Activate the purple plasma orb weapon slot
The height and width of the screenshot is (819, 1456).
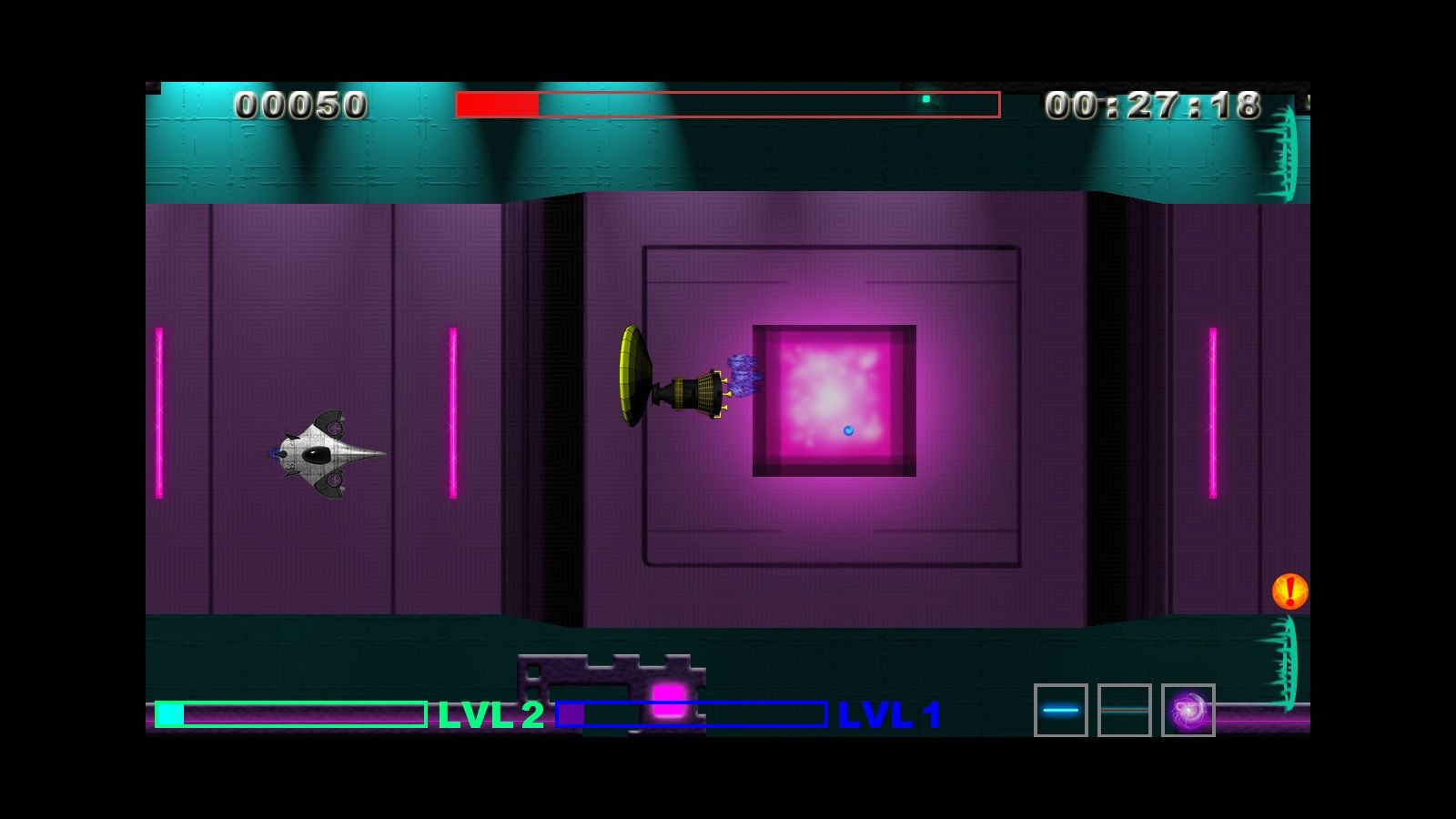[1188, 708]
